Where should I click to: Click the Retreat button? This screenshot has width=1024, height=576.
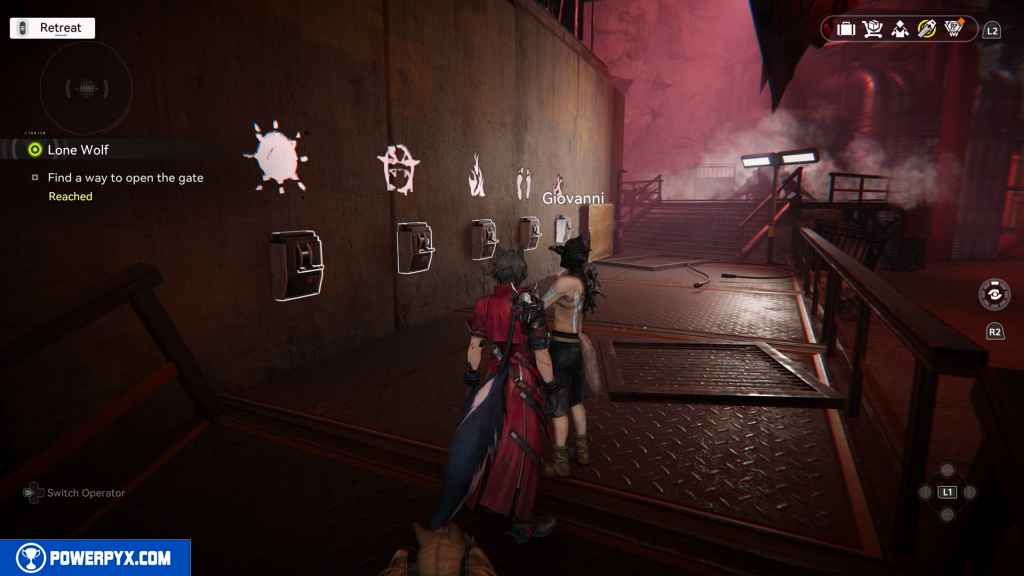click(x=52, y=28)
